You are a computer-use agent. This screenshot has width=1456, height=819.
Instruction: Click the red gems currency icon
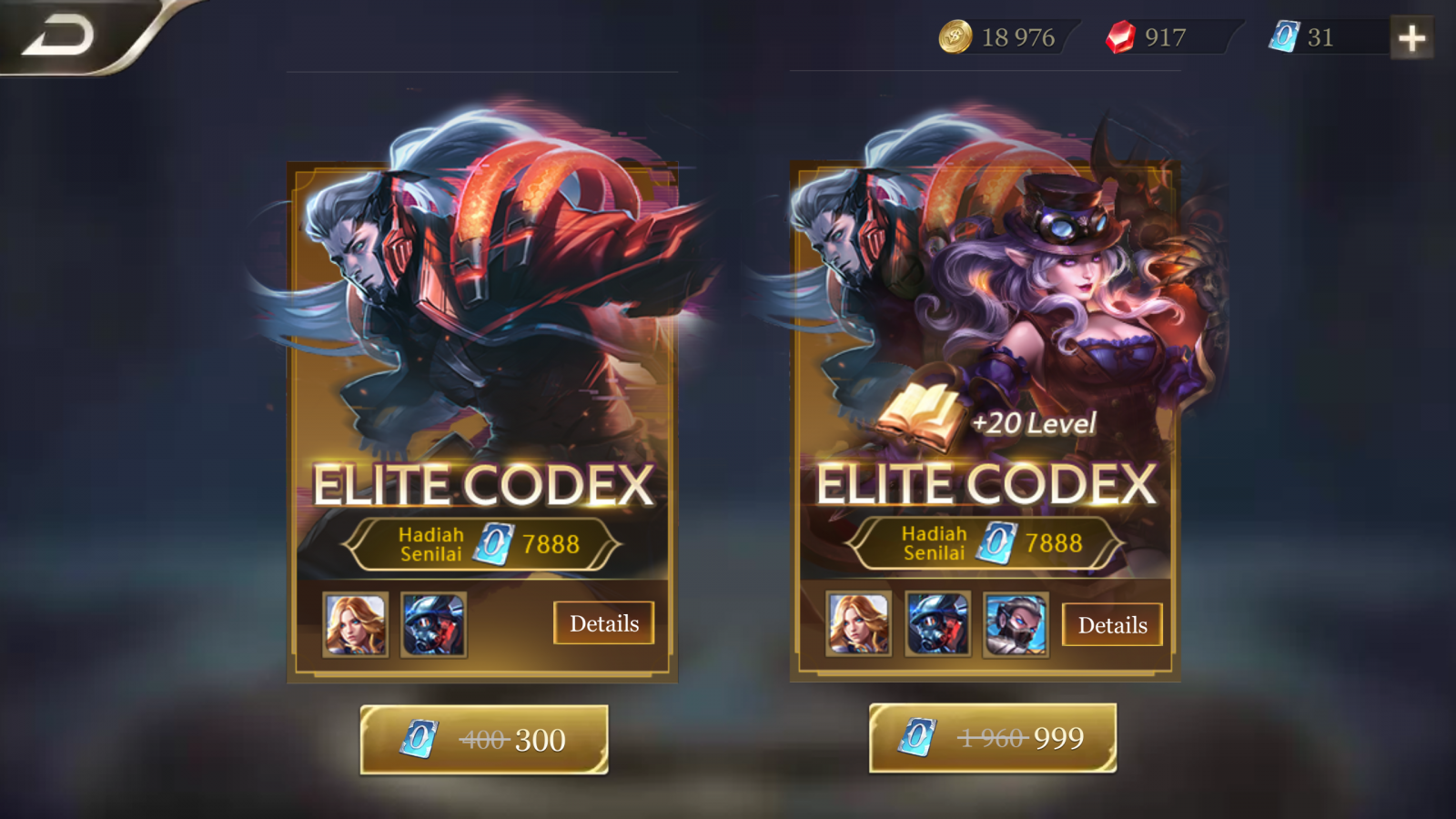coord(1121,37)
